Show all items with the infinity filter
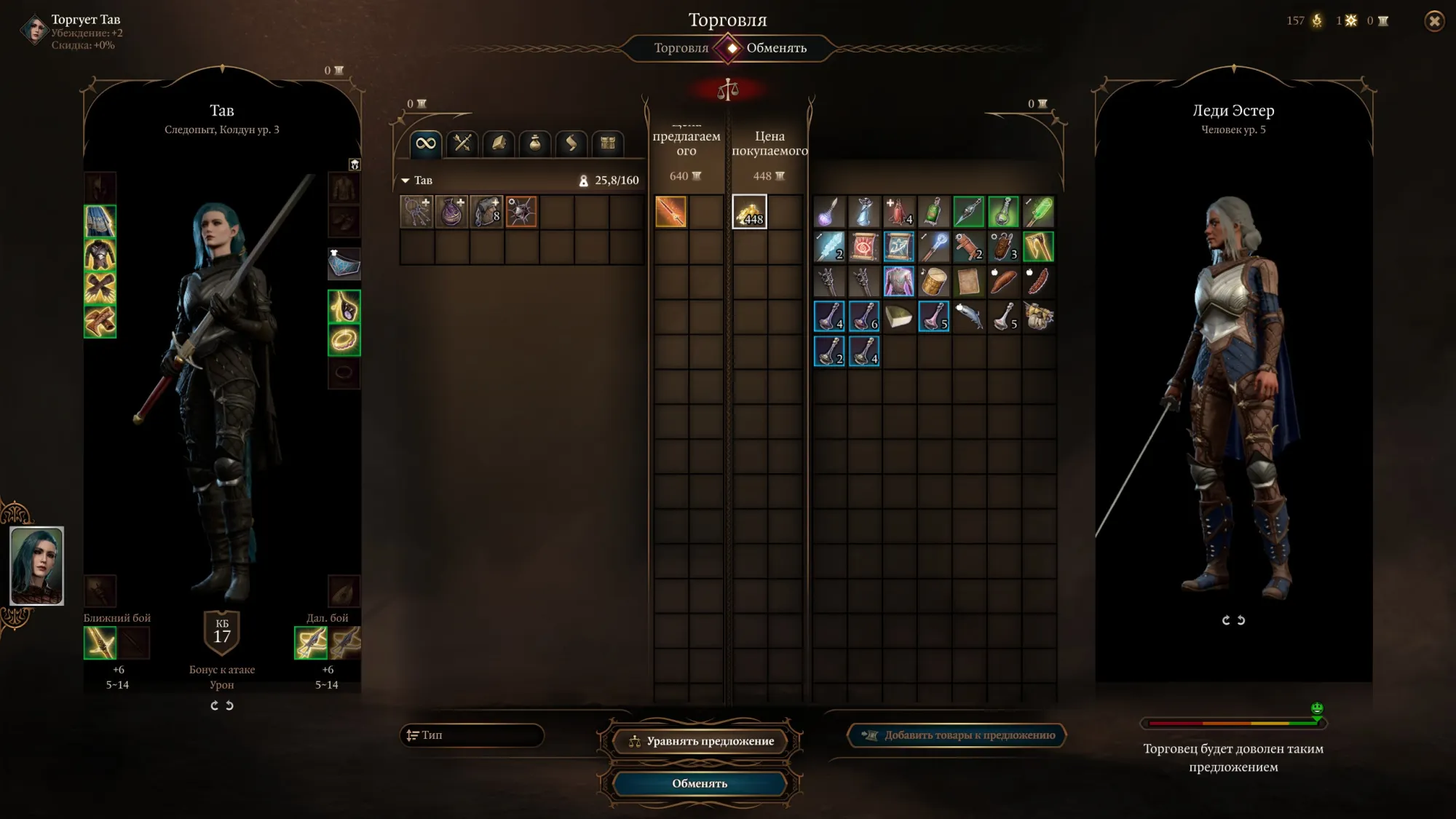This screenshot has height=819, width=1456. click(x=426, y=143)
